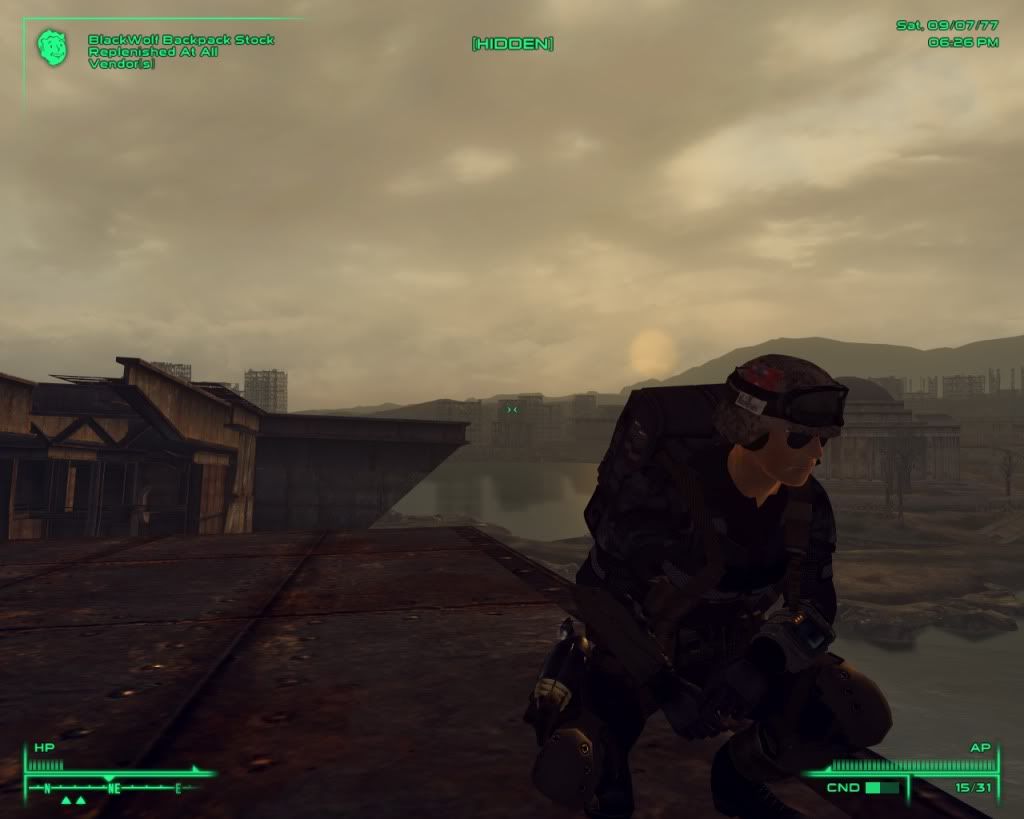Click the Vault Boy notification icon
The height and width of the screenshot is (819, 1024).
click(x=52, y=47)
